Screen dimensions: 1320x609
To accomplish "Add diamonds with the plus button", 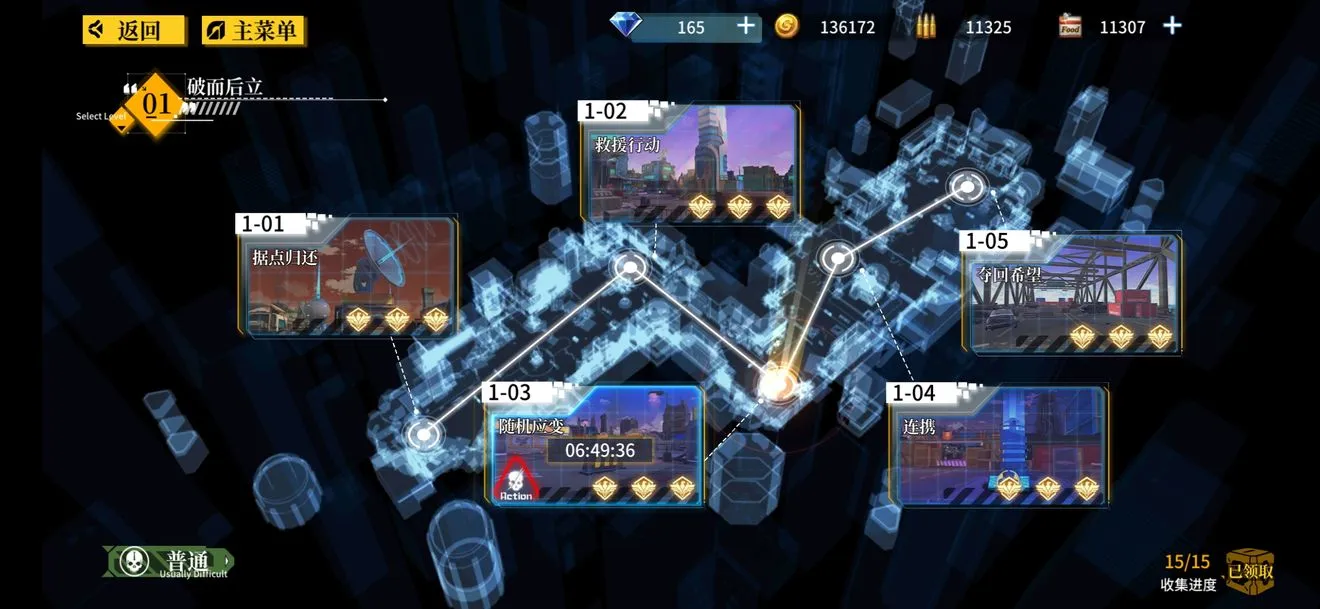I will [x=746, y=27].
